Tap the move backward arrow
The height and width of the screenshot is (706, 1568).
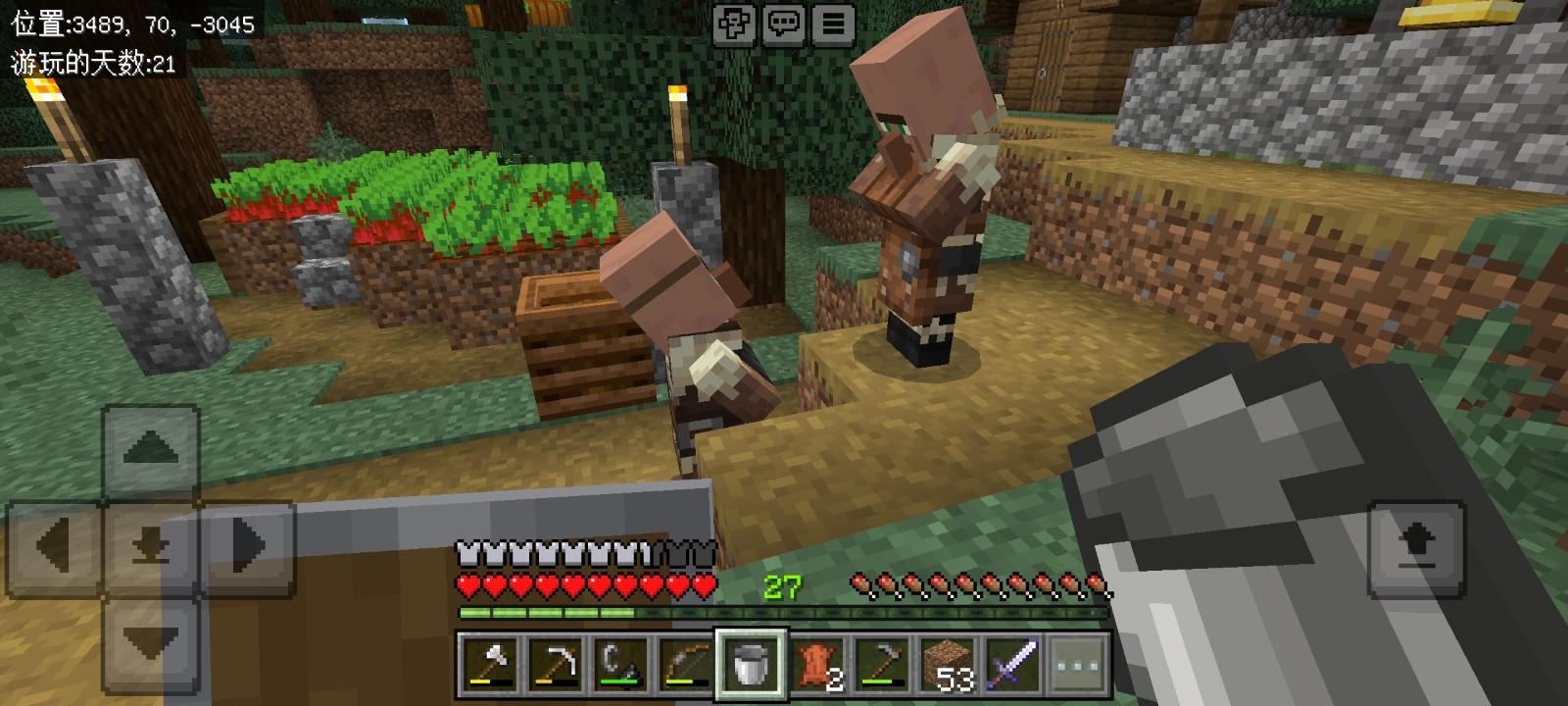pos(151,639)
